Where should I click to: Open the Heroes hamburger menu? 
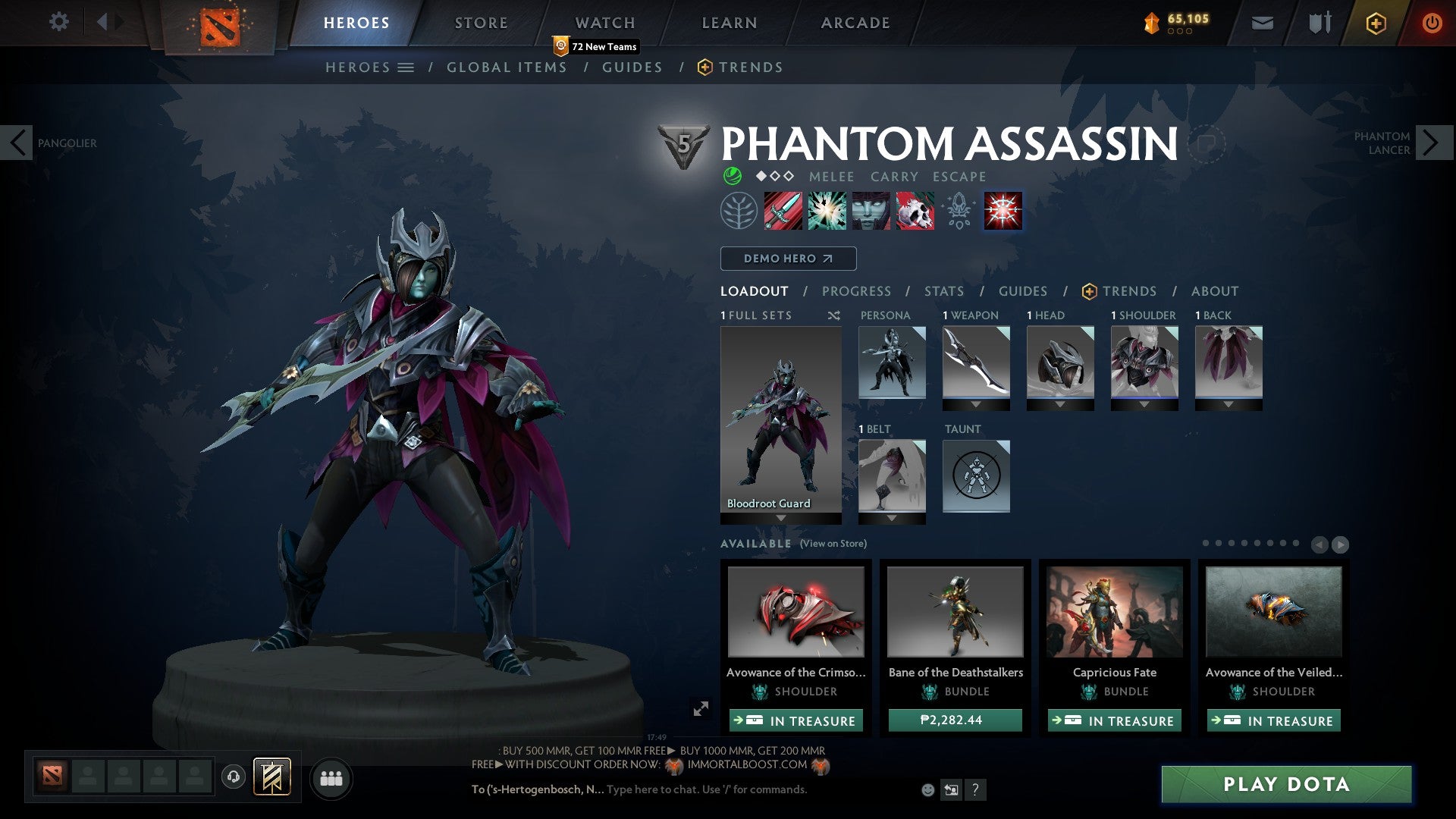coord(406,67)
